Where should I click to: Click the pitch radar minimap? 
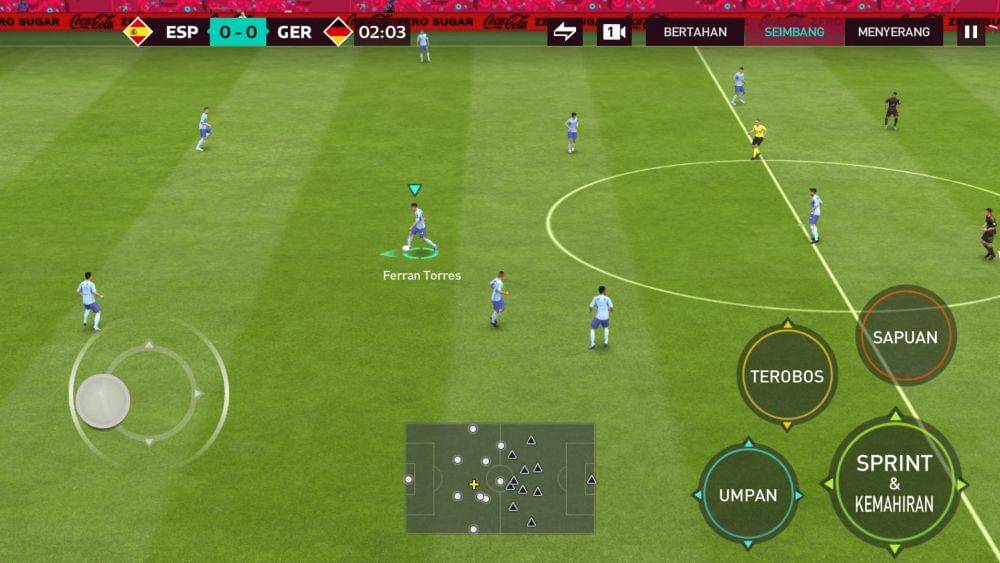point(500,478)
